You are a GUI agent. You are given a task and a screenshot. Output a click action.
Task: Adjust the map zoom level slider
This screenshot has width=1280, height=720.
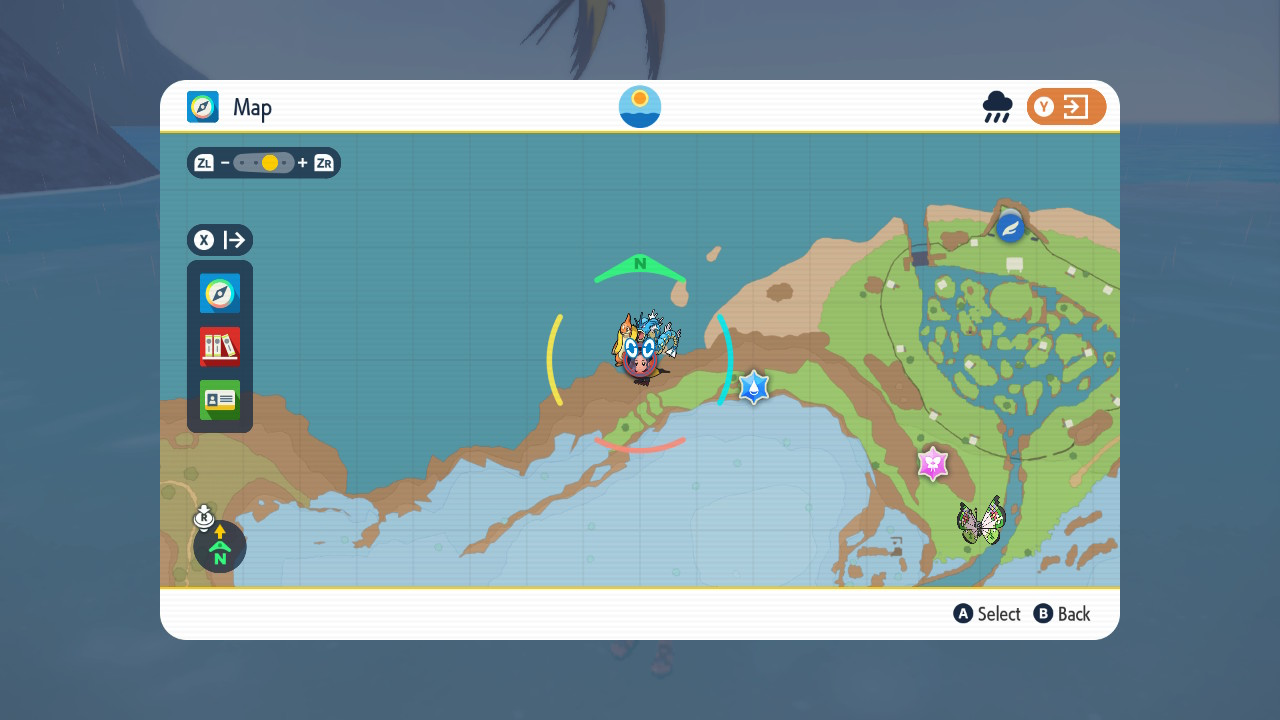pyautogui.click(x=264, y=163)
